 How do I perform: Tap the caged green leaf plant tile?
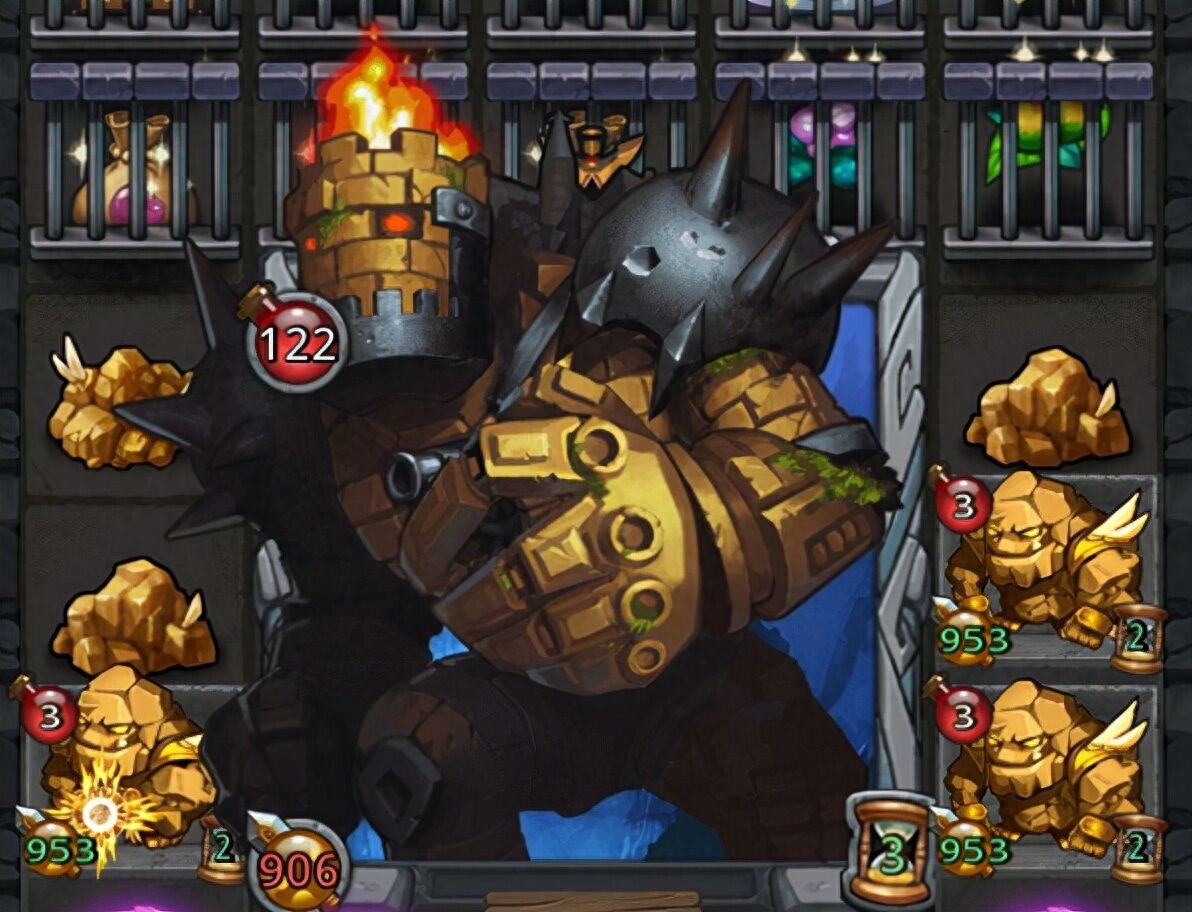(x=1047, y=150)
